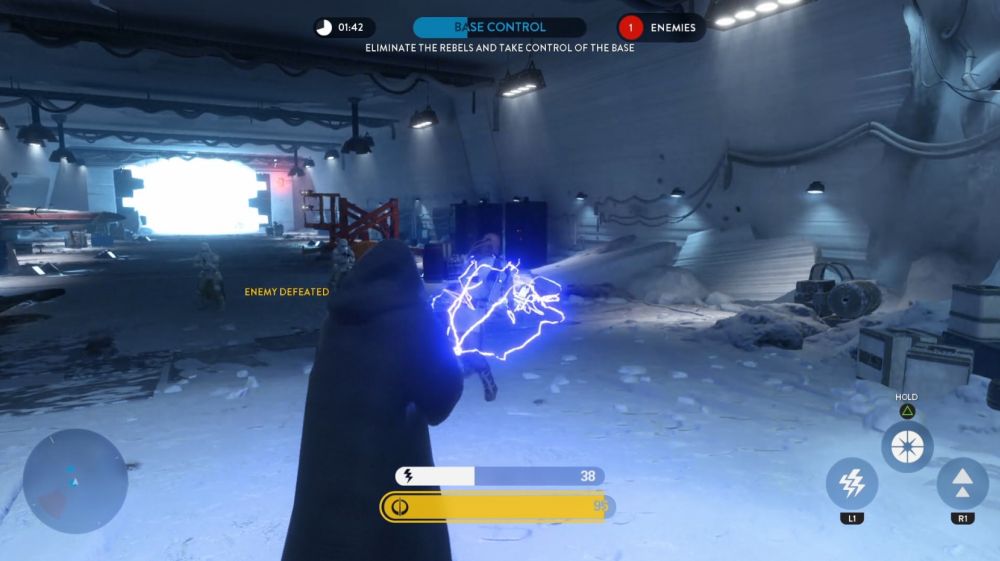Select the starburst ability icon
The height and width of the screenshot is (561, 1000).
pyautogui.click(x=907, y=447)
